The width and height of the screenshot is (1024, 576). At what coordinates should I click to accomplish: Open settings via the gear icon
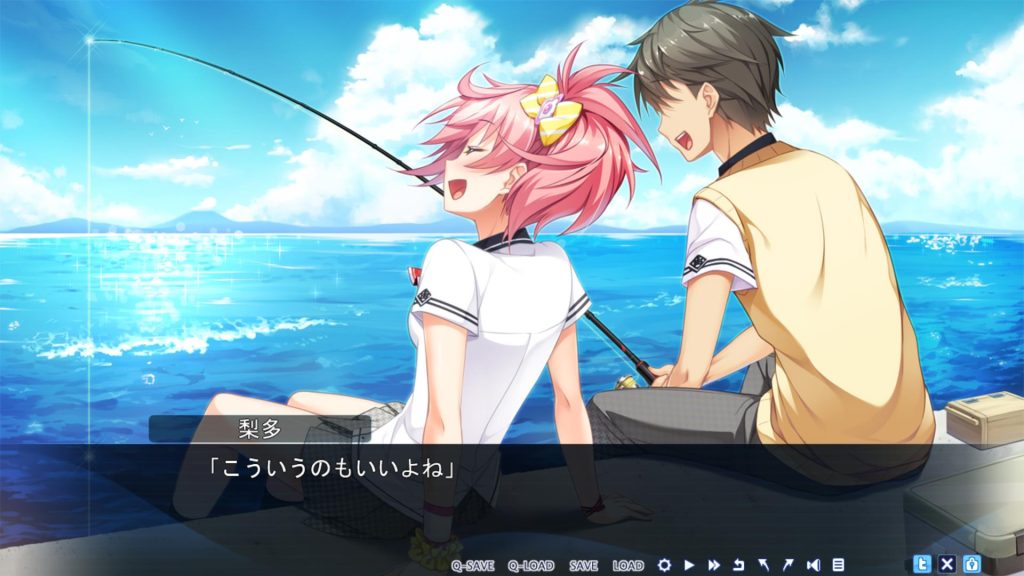(664, 565)
